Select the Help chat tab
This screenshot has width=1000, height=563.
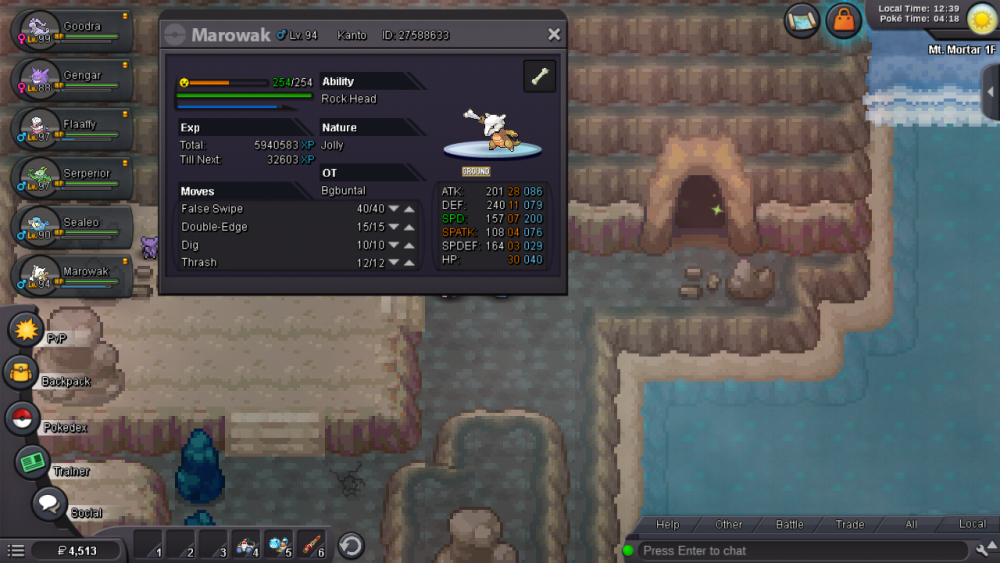(x=668, y=524)
